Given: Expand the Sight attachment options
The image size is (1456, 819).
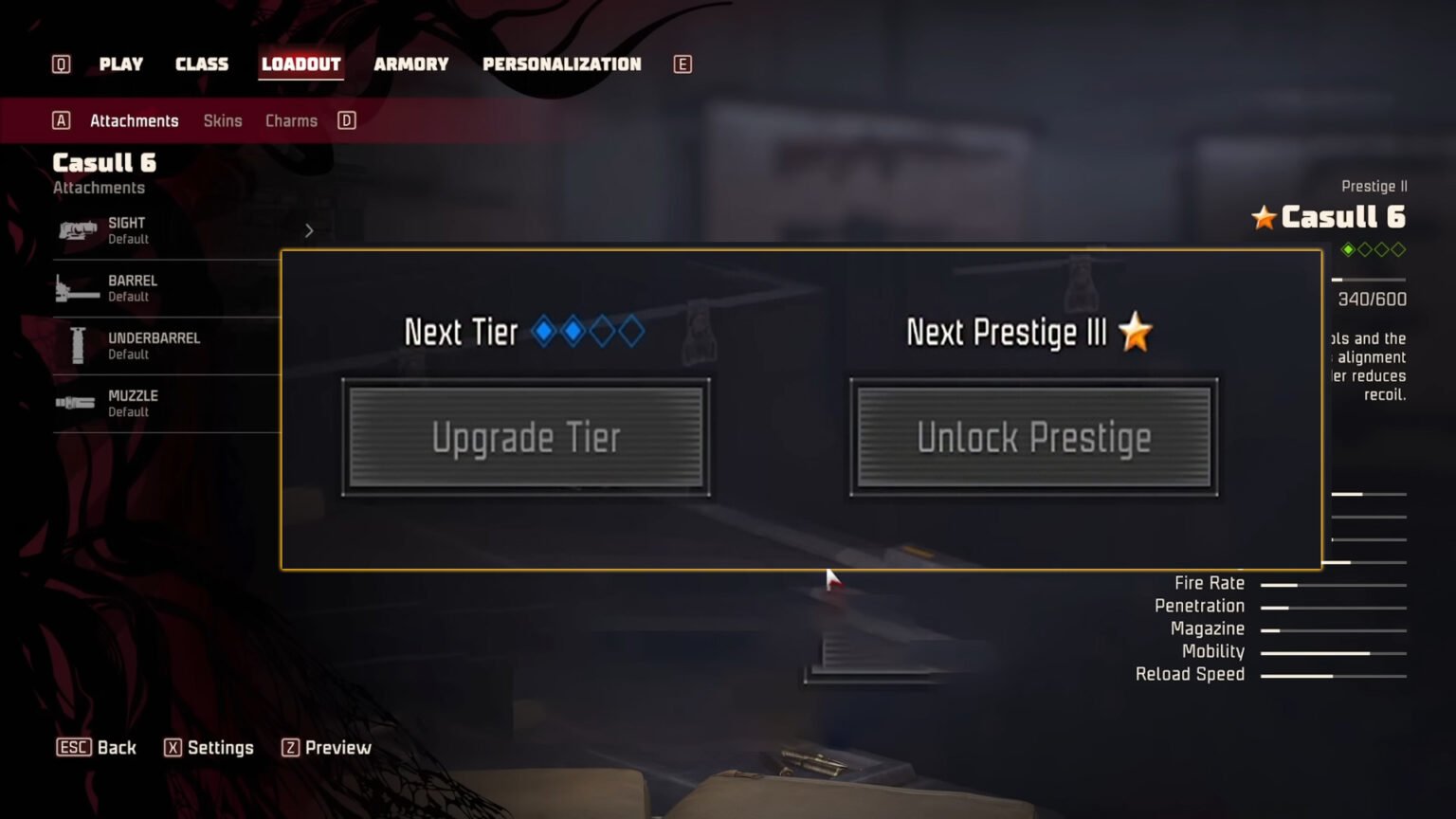Looking at the screenshot, I should 308,229.
